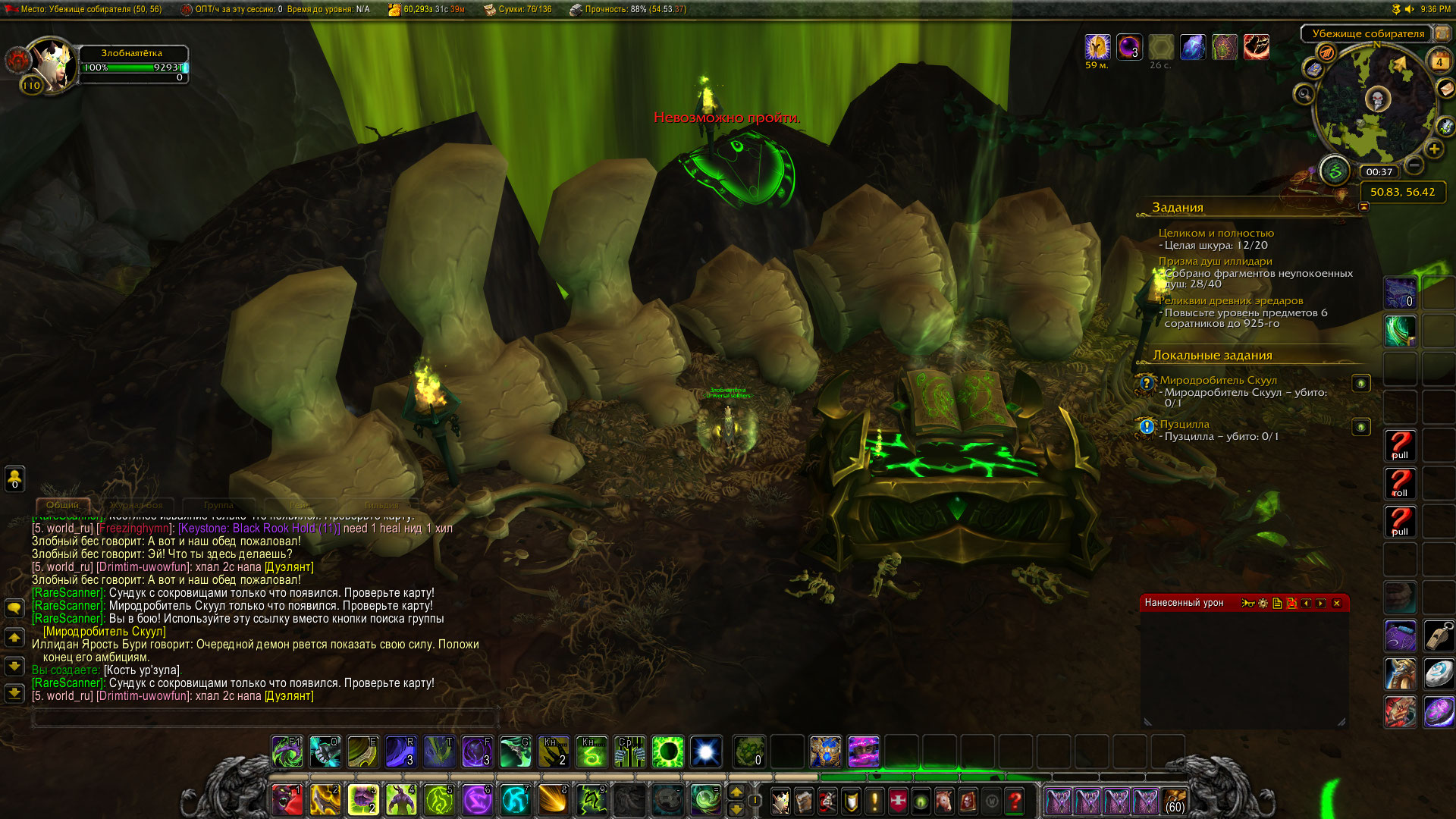Use the golden comet ability in slot 8

(x=554, y=800)
